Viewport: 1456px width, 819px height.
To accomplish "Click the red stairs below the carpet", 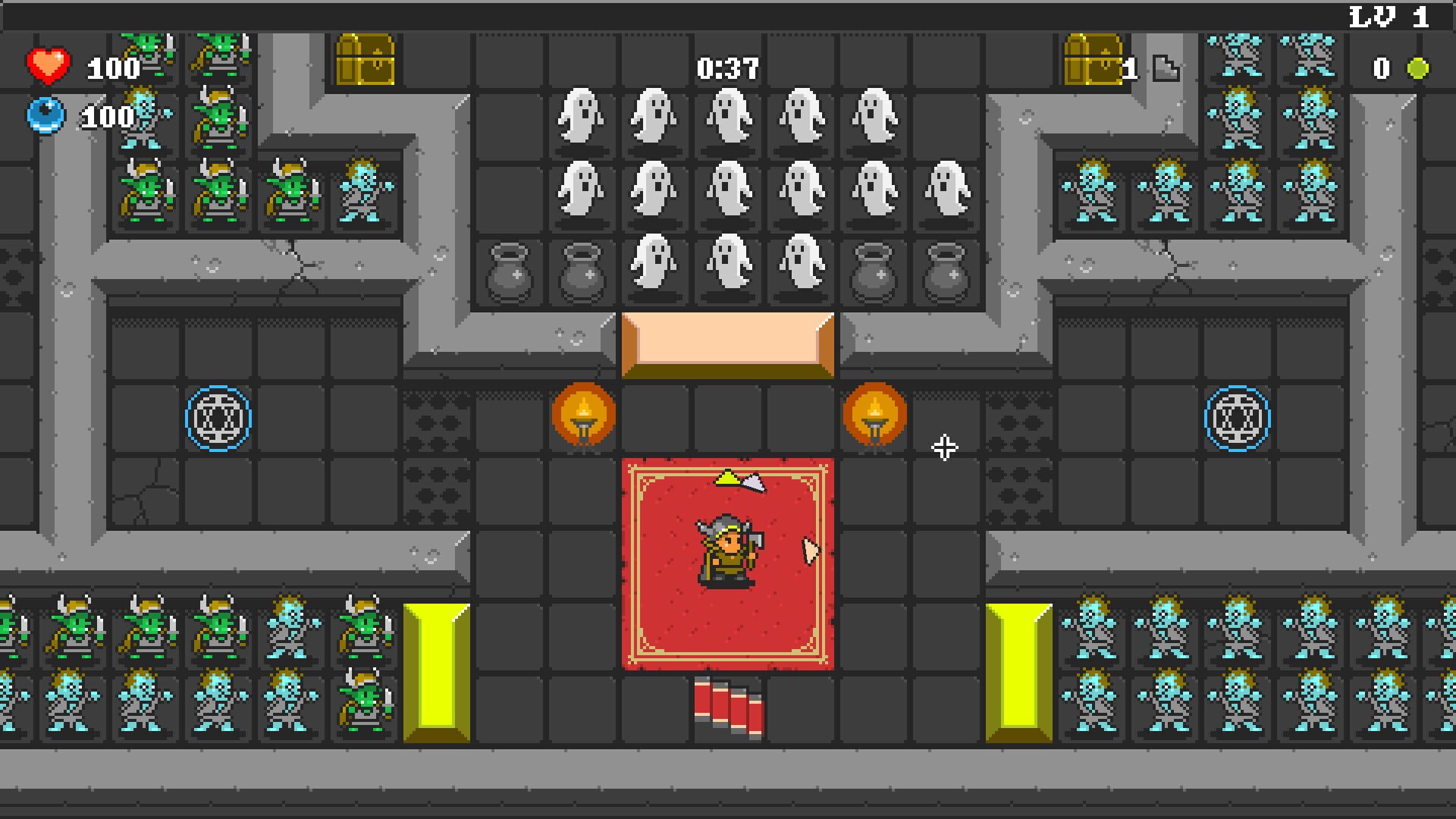I will (726, 709).
